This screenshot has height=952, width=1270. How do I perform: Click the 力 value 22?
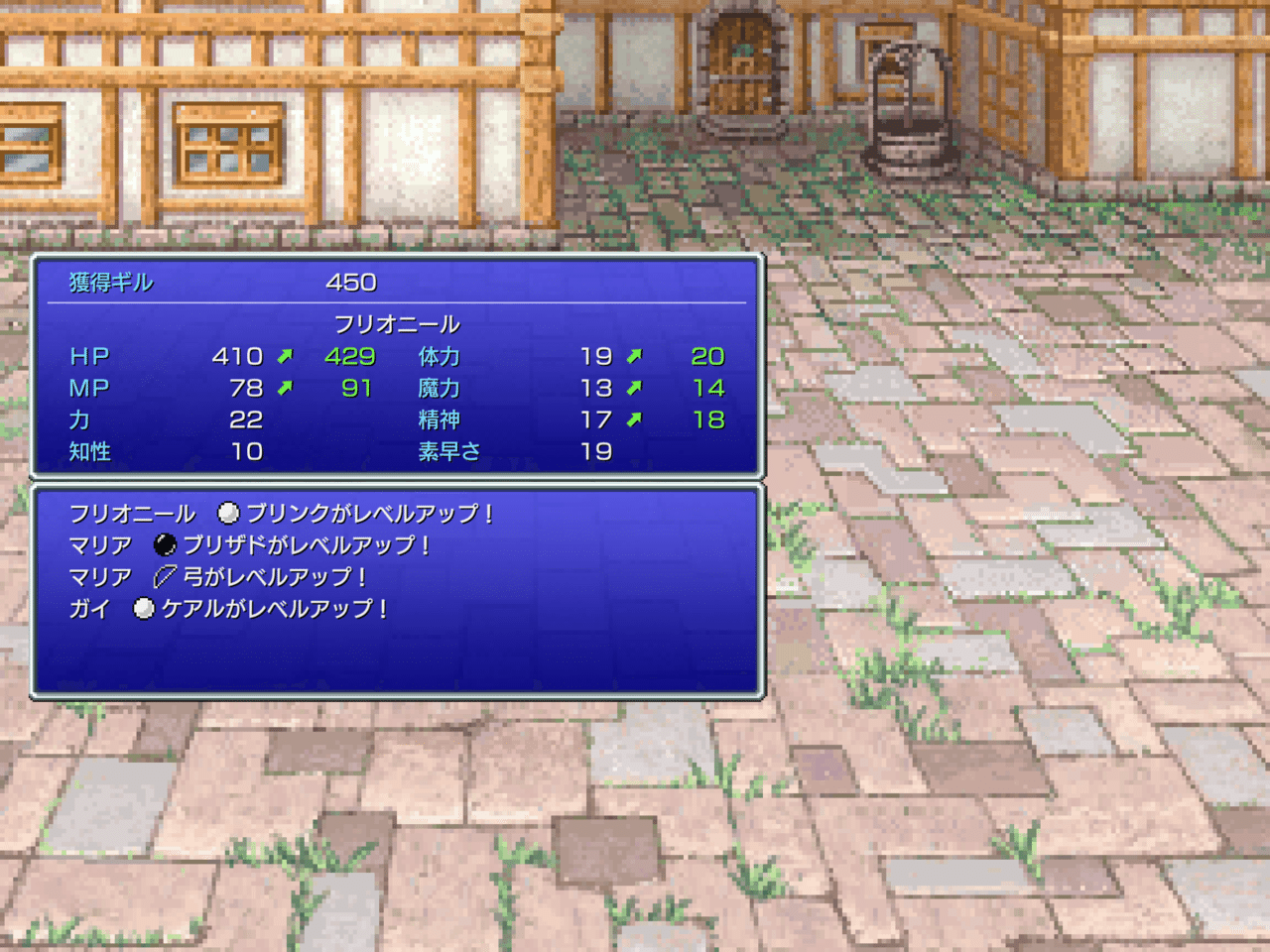pos(245,419)
